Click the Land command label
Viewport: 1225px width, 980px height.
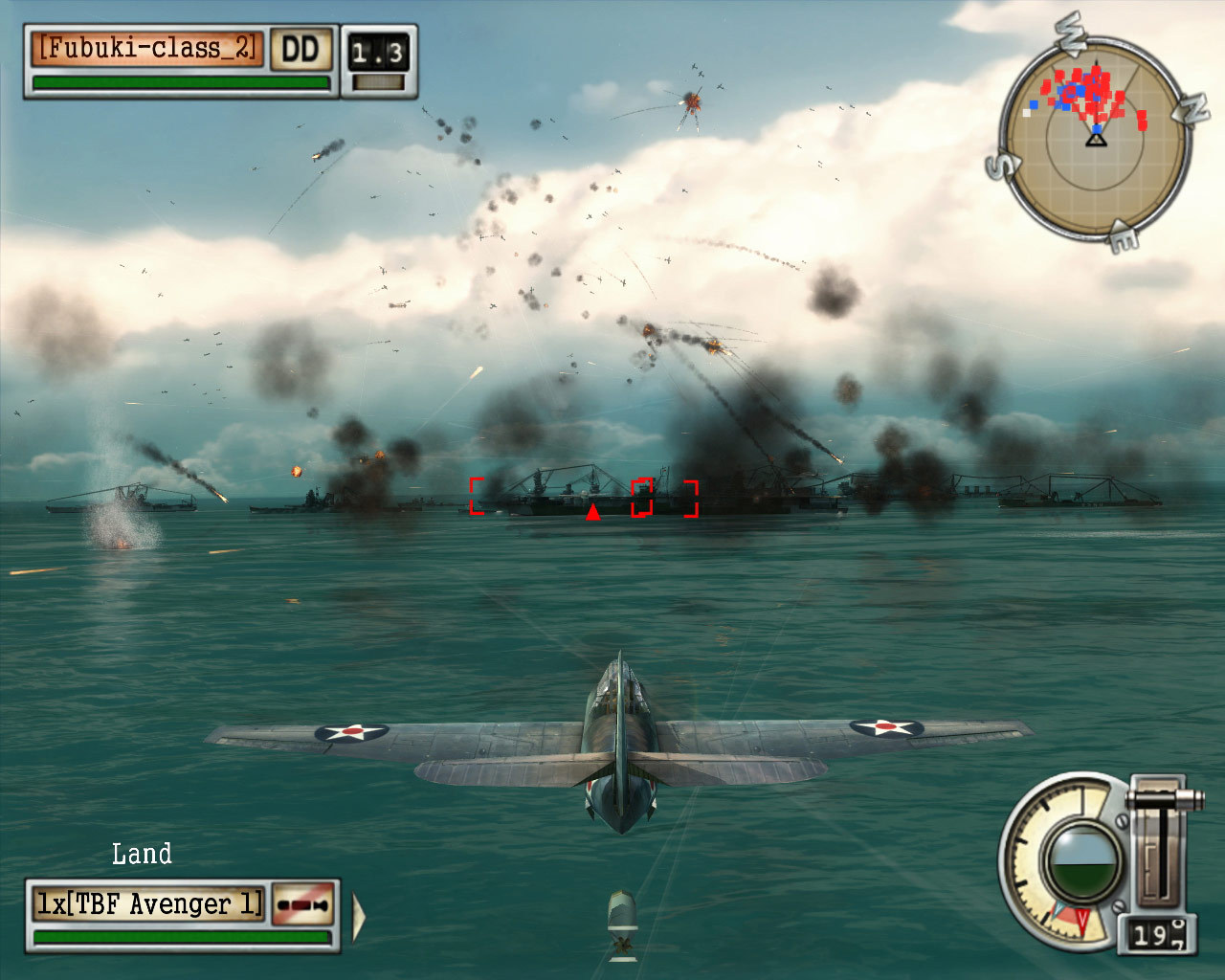point(144,852)
